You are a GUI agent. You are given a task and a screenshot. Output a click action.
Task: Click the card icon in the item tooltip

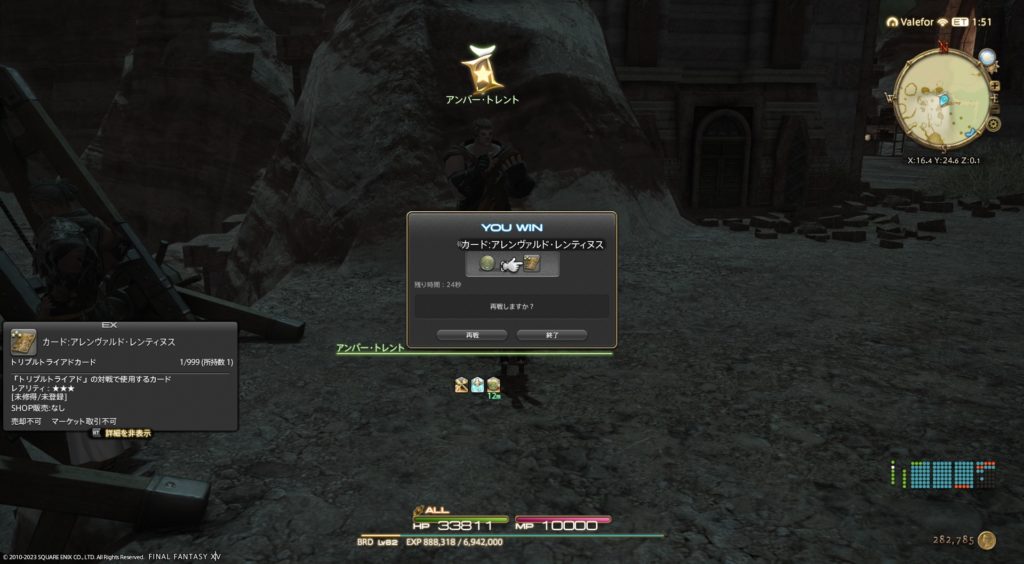[x=24, y=342]
